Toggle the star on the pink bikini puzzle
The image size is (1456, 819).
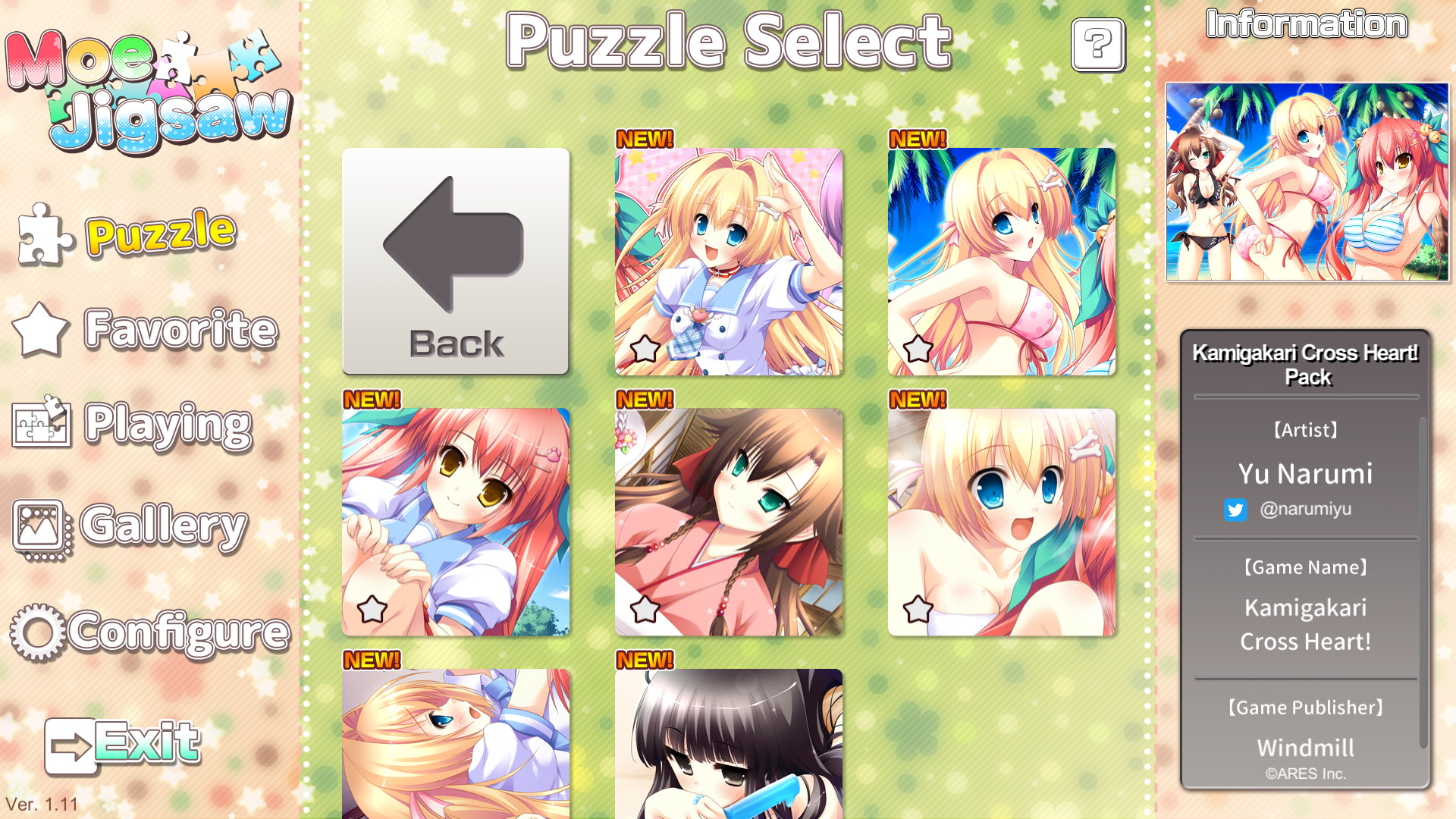click(x=919, y=349)
